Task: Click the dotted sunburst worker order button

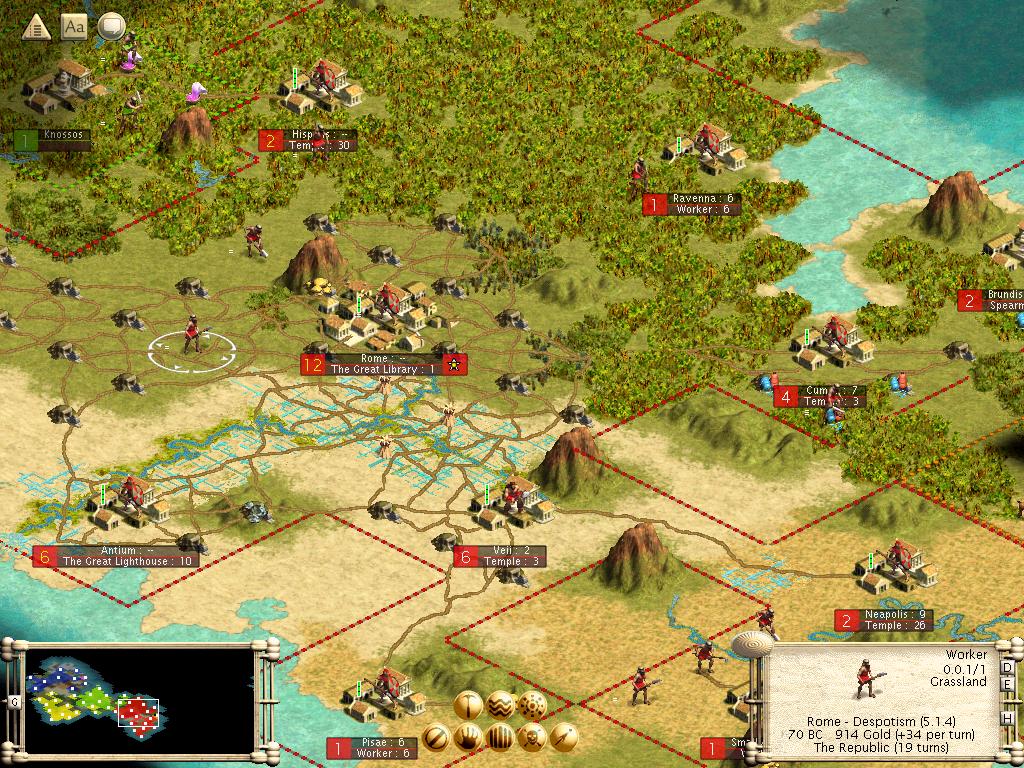Action: tap(532, 706)
